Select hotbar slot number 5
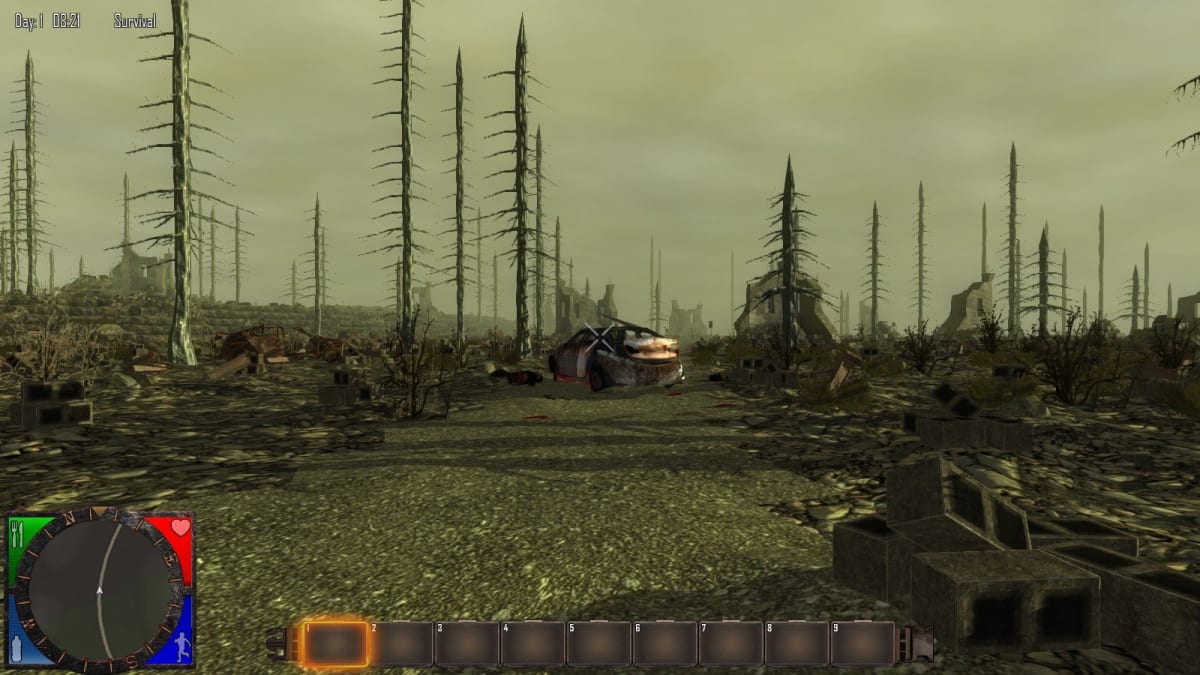This screenshot has height=675, width=1200. pos(598,644)
